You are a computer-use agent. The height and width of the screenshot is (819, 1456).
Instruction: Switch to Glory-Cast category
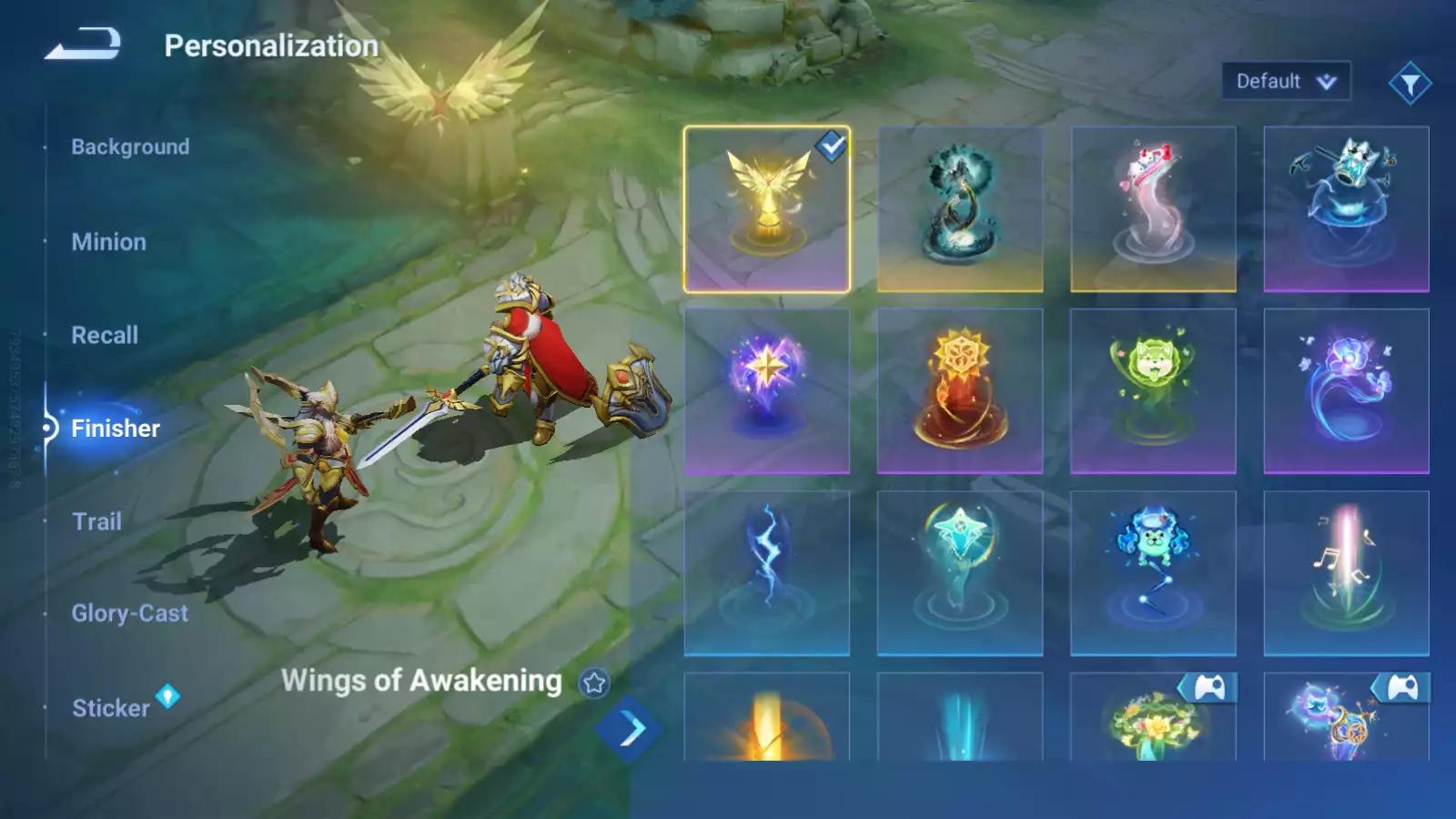tap(130, 614)
